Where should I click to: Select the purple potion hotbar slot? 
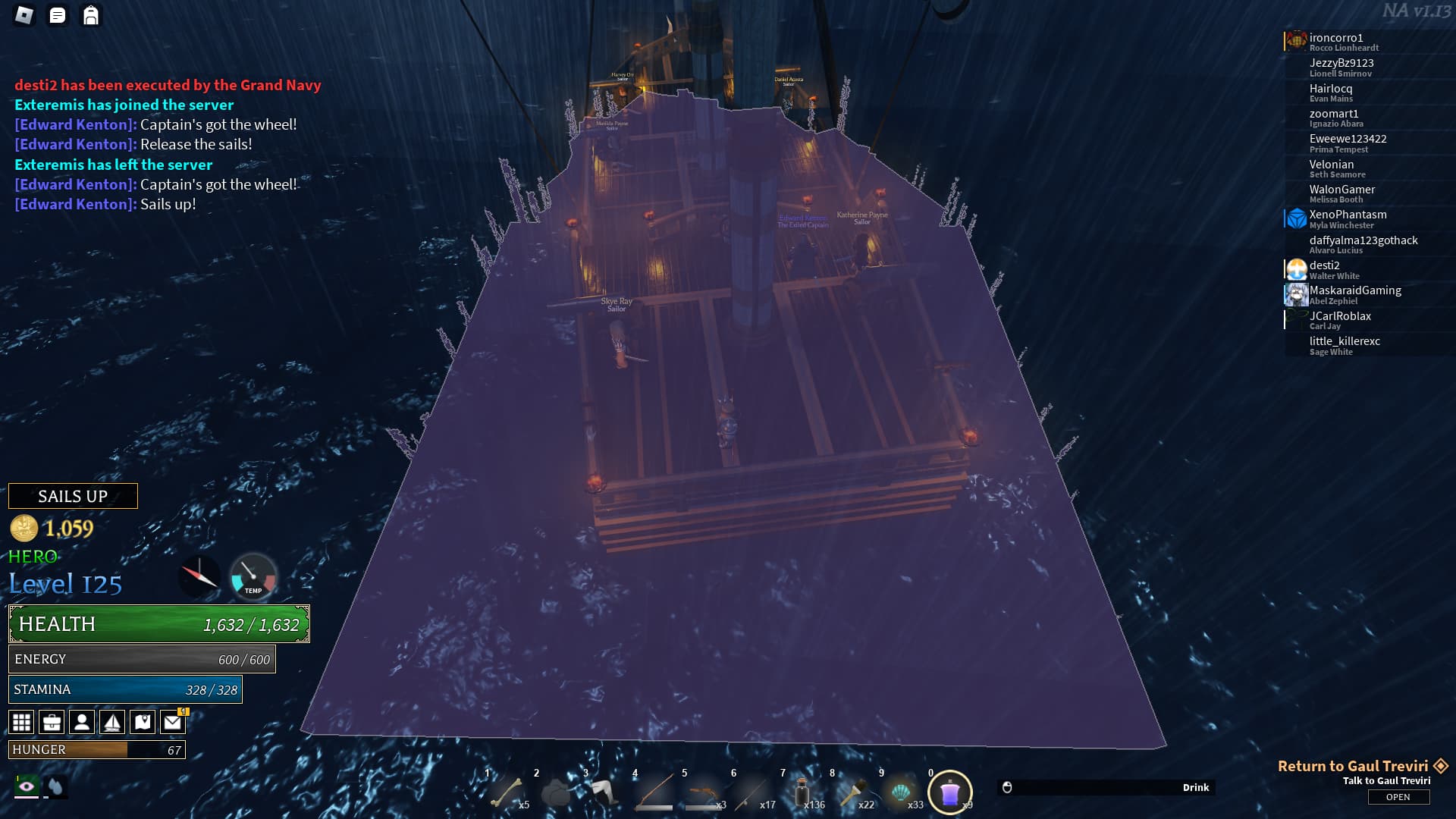[950, 793]
